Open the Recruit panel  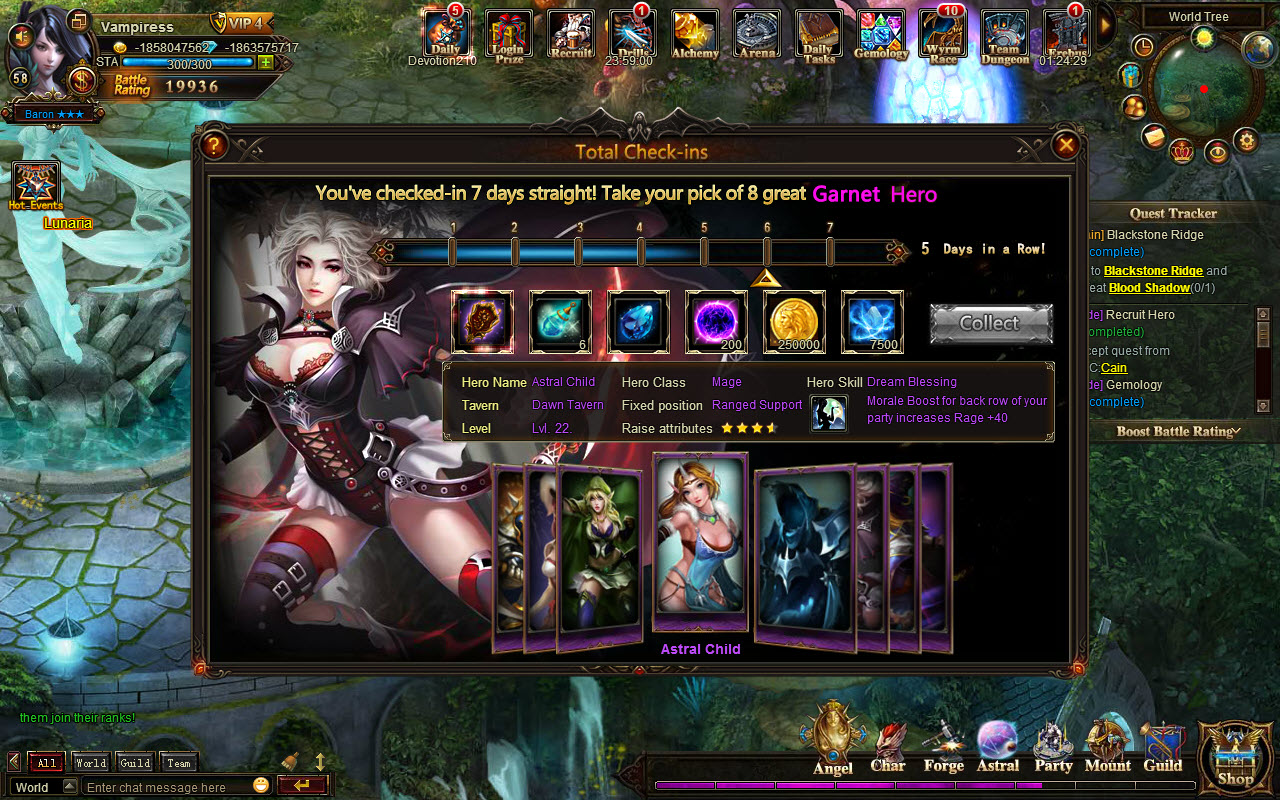(x=570, y=33)
